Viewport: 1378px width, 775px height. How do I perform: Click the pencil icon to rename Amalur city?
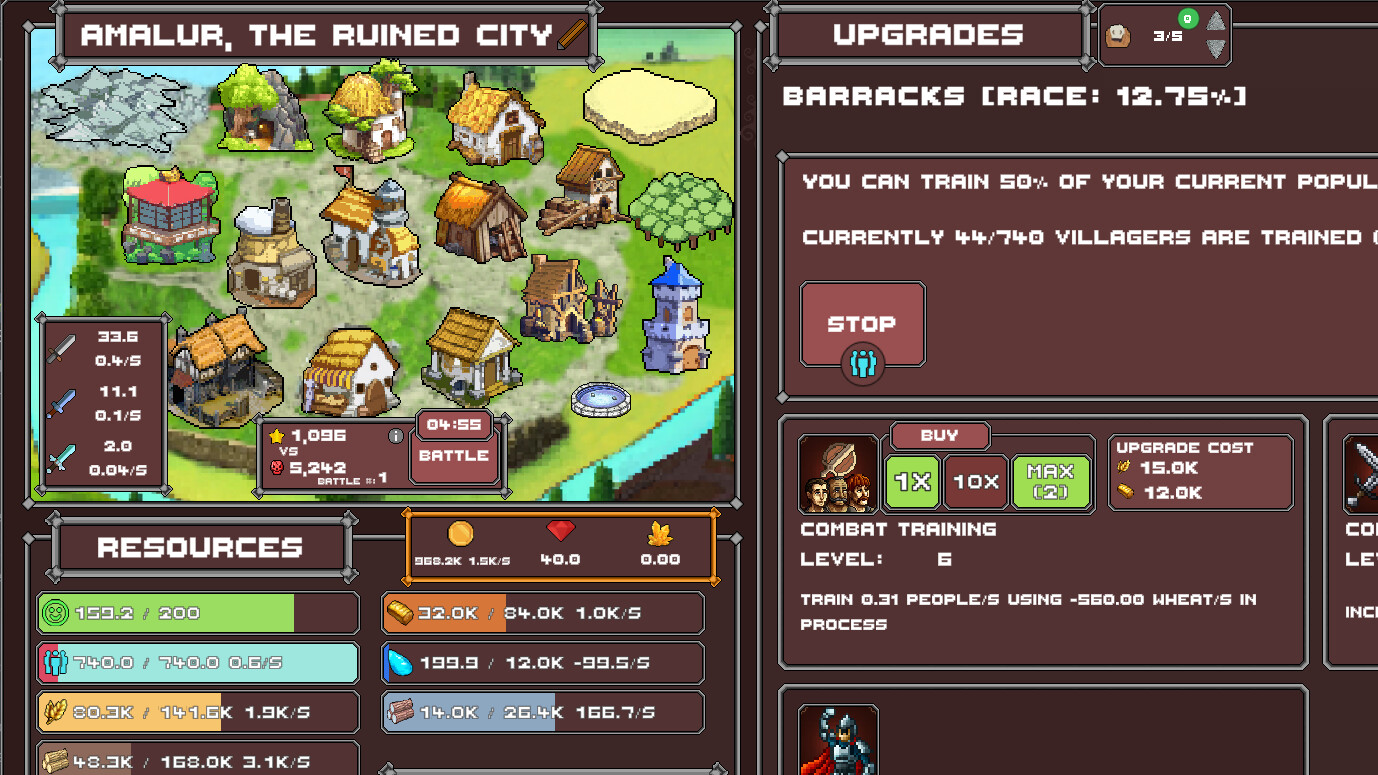pos(573,34)
